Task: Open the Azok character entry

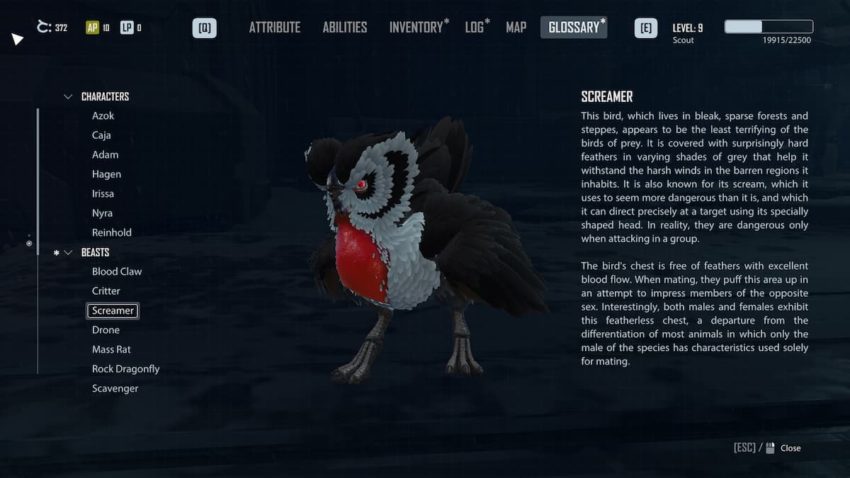Action: (103, 116)
